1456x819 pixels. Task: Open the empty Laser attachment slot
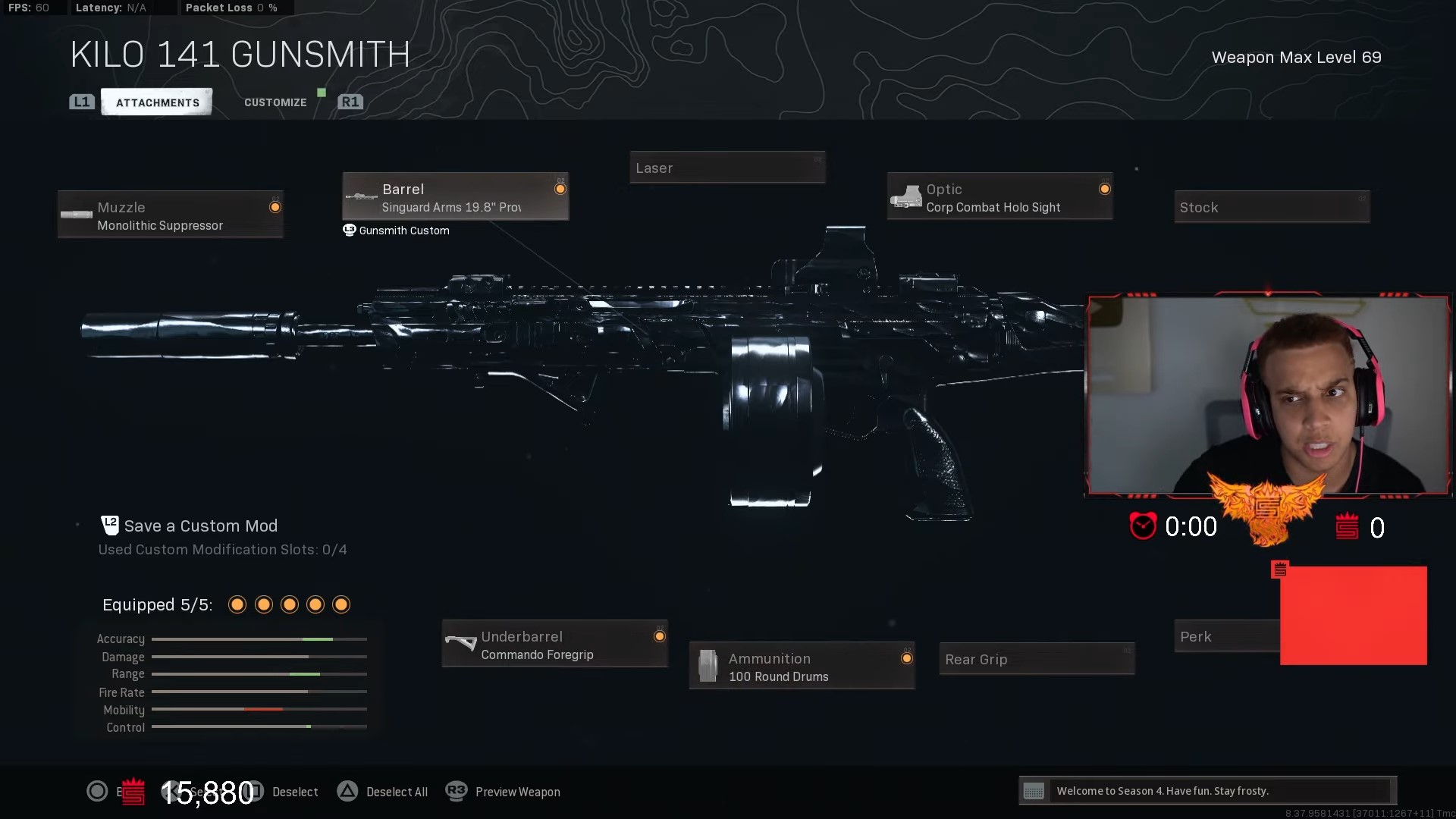726,167
